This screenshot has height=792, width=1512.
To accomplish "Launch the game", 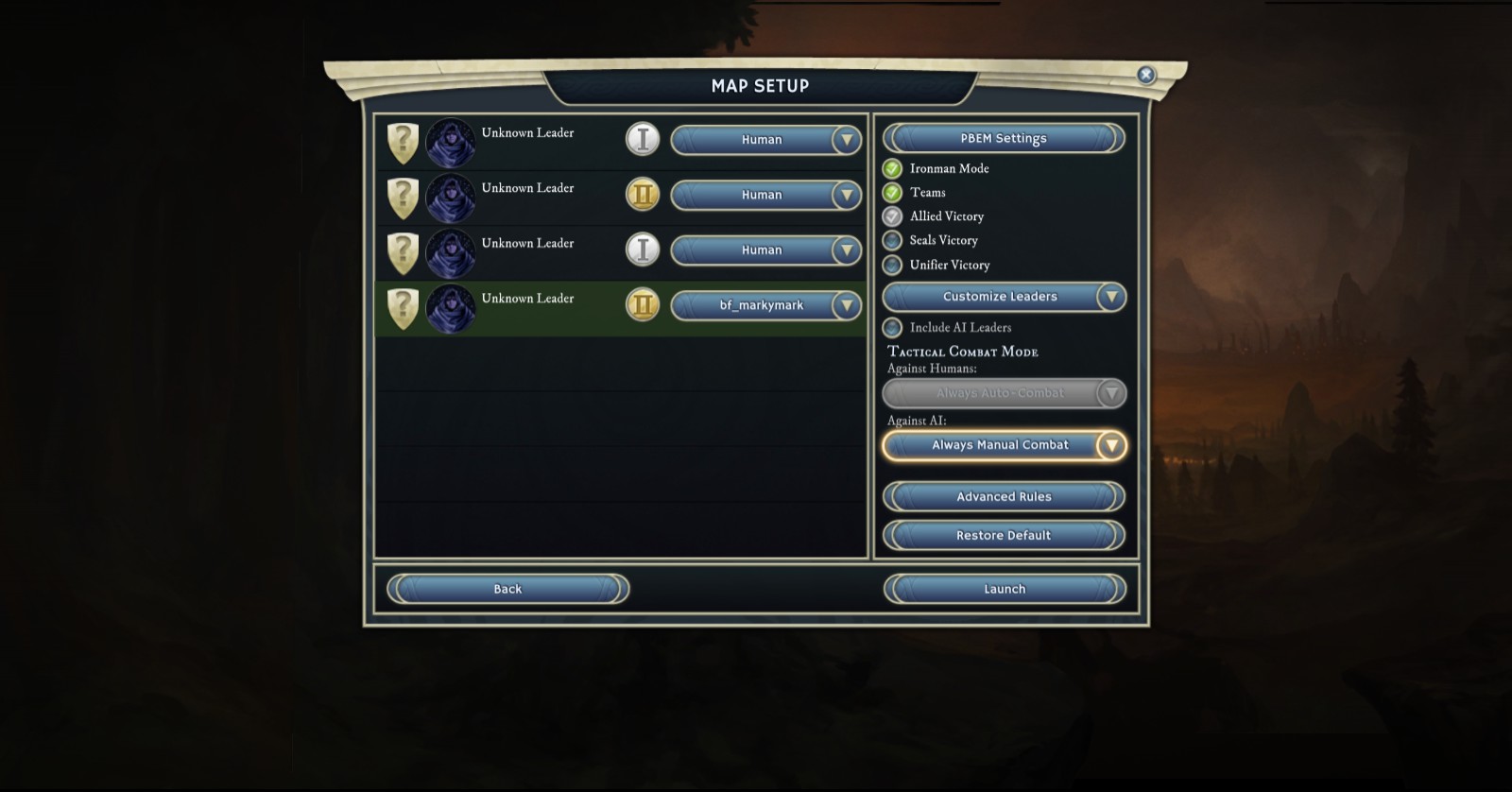I will 1004,589.
